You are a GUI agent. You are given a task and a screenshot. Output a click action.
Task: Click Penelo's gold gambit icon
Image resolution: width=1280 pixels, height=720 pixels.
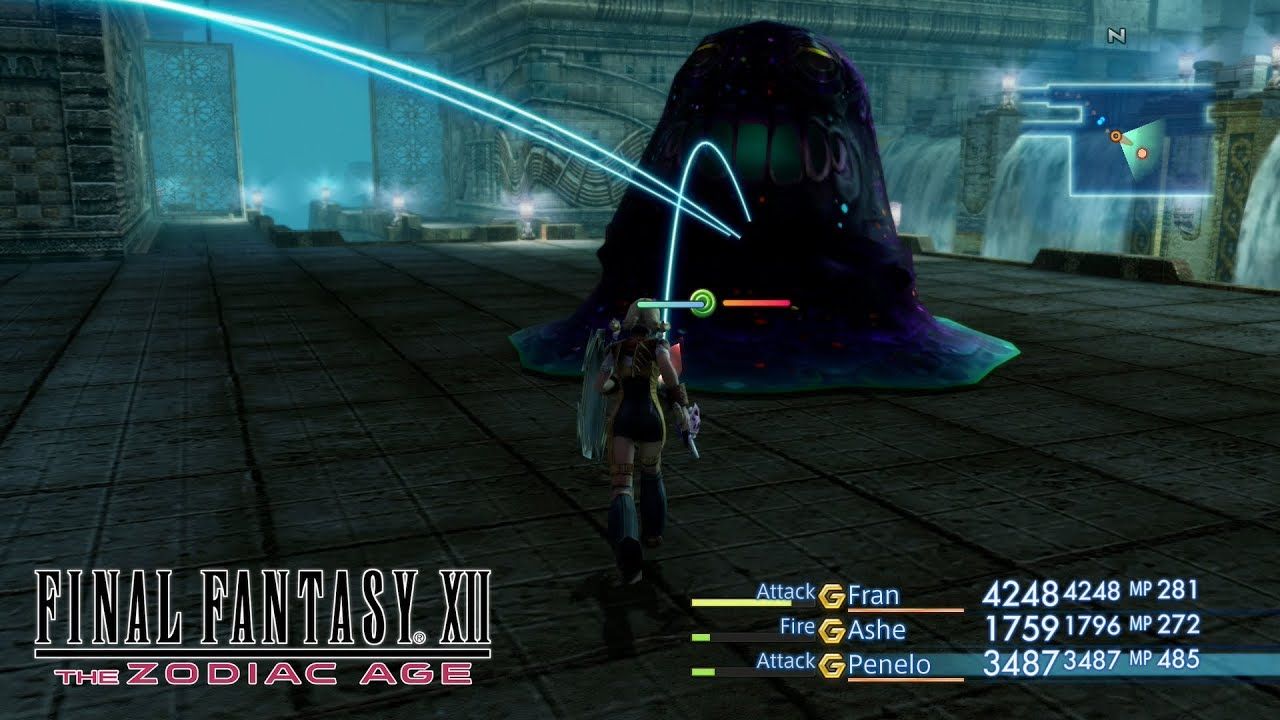pos(830,664)
